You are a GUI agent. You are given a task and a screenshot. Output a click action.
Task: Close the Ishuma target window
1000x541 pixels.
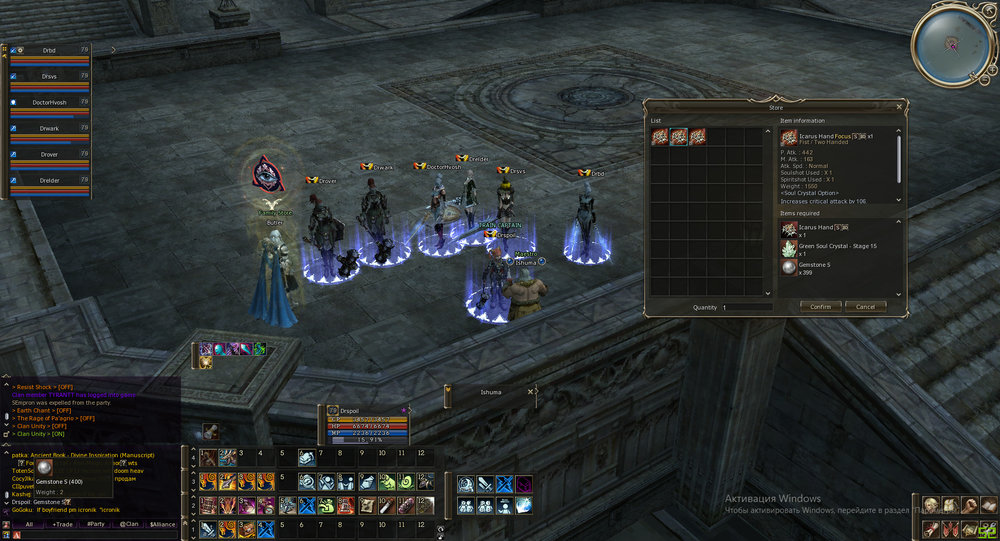(x=531, y=392)
